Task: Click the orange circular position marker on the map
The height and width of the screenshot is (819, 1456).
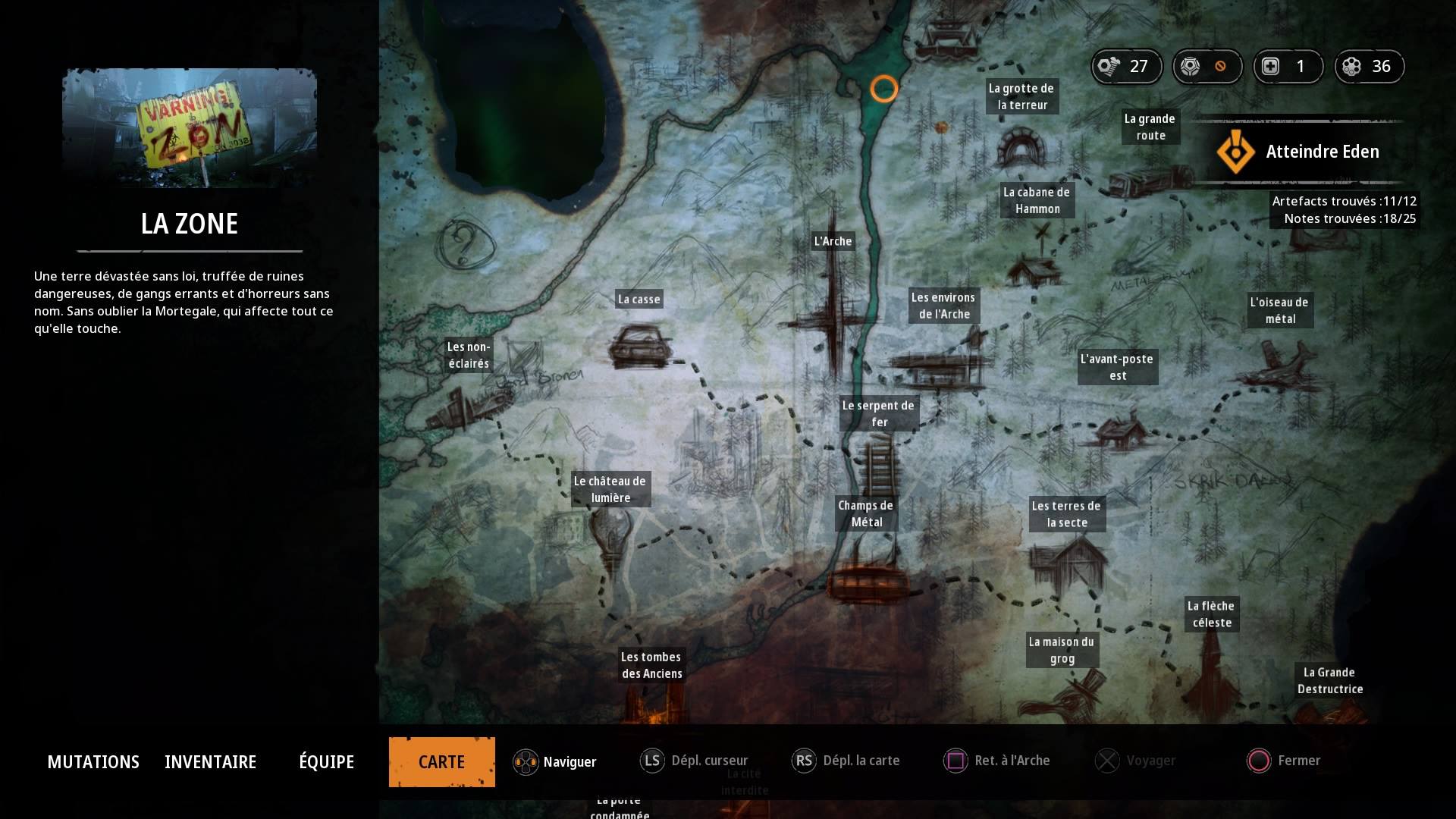Action: tap(884, 89)
